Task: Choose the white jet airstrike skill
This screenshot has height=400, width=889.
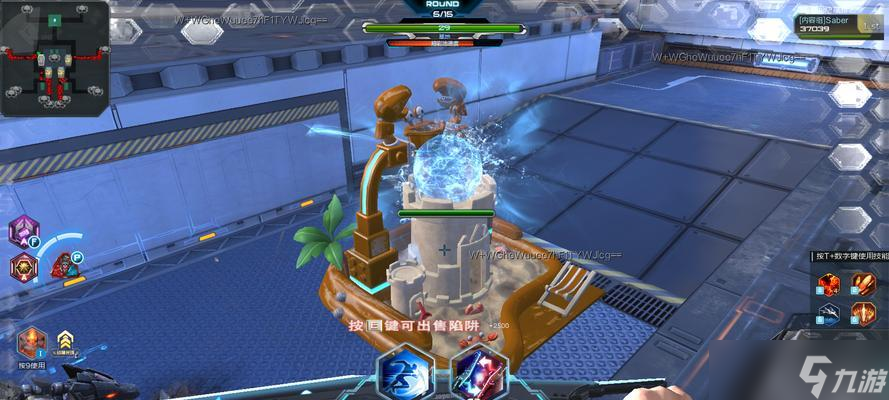Action: [x=828, y=315]
